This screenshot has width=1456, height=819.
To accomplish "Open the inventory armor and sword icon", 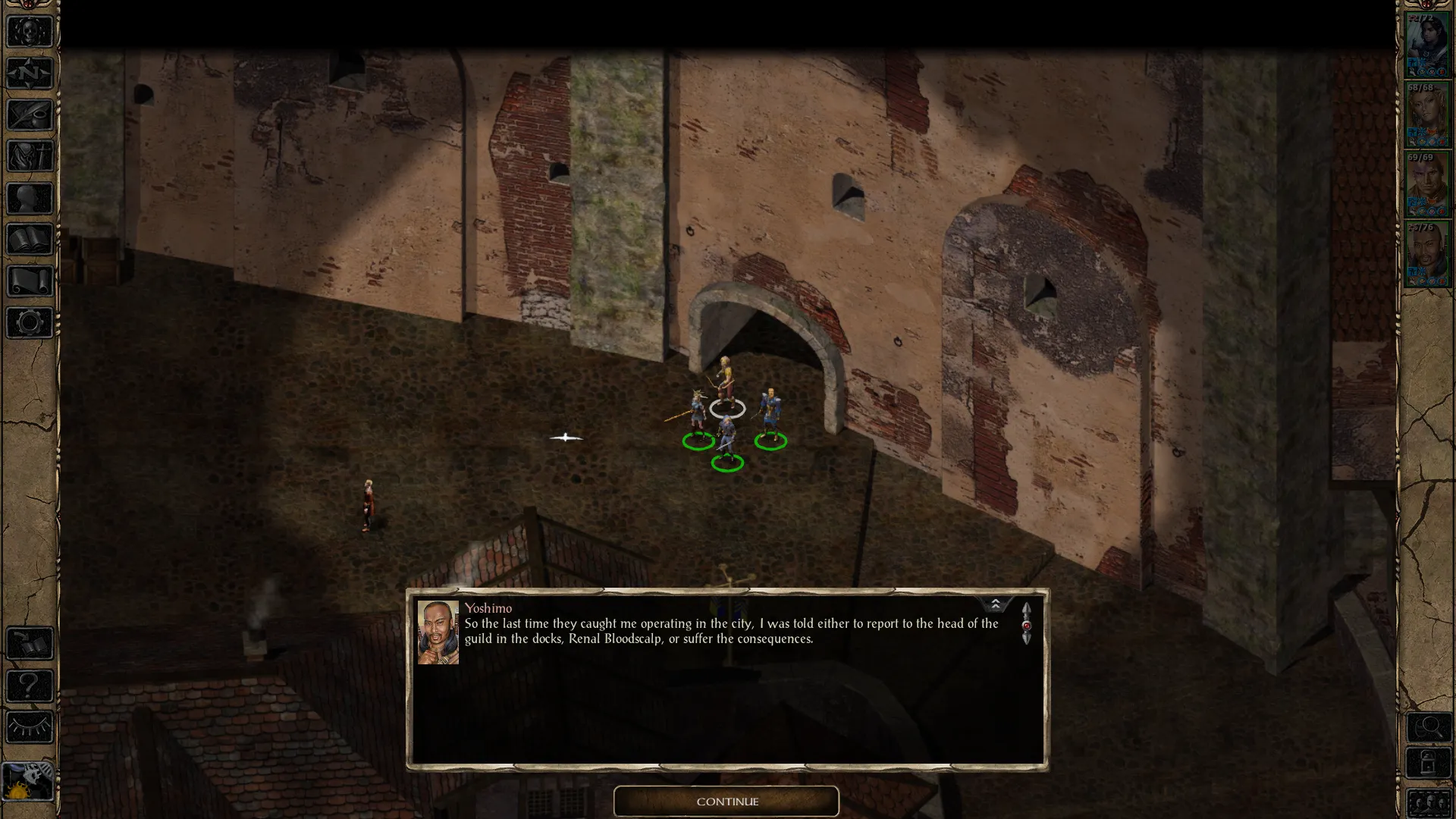I will coord(30,156).
